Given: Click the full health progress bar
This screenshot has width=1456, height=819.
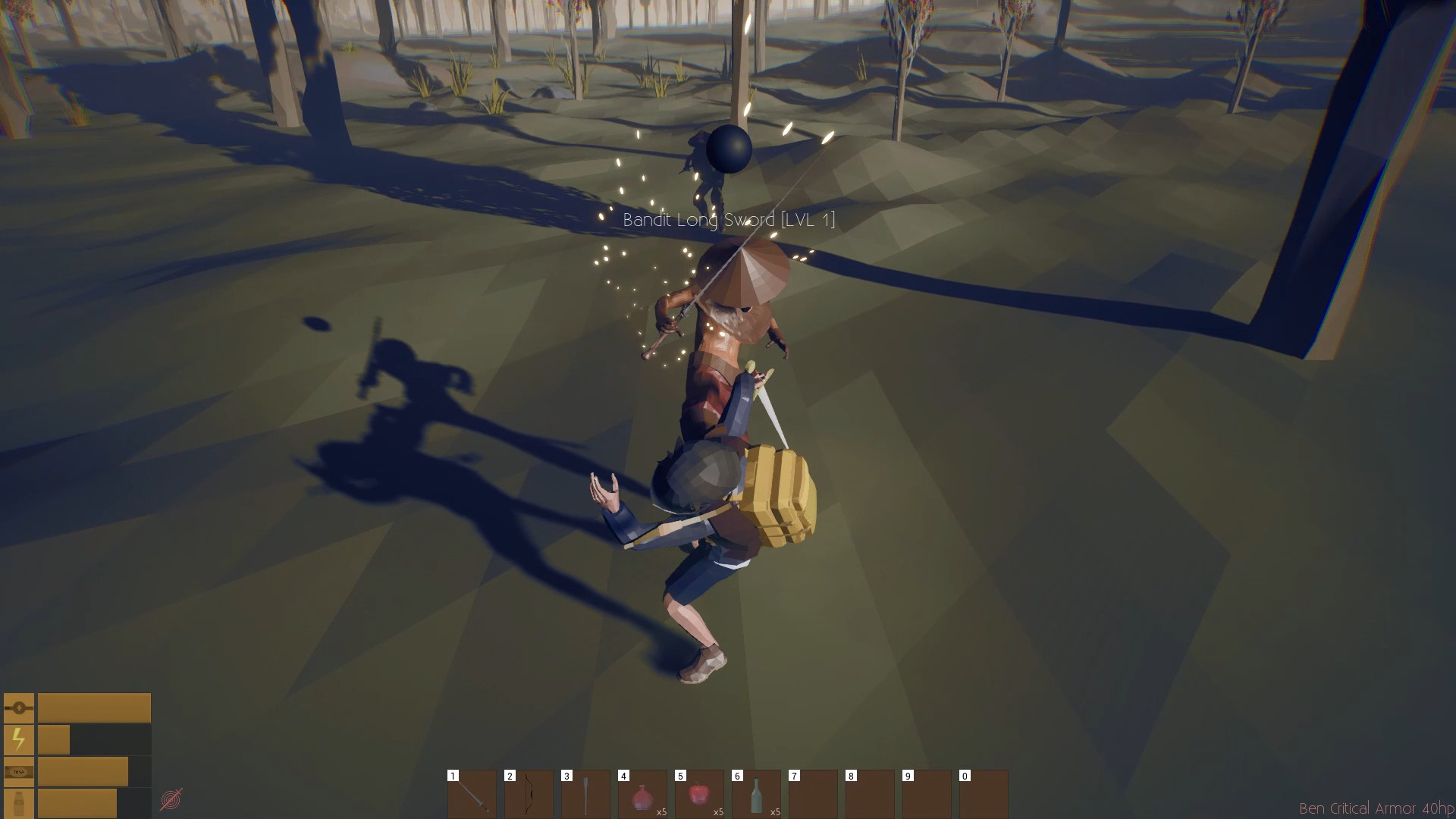Looking at the screenshot, I should [95, 707].
